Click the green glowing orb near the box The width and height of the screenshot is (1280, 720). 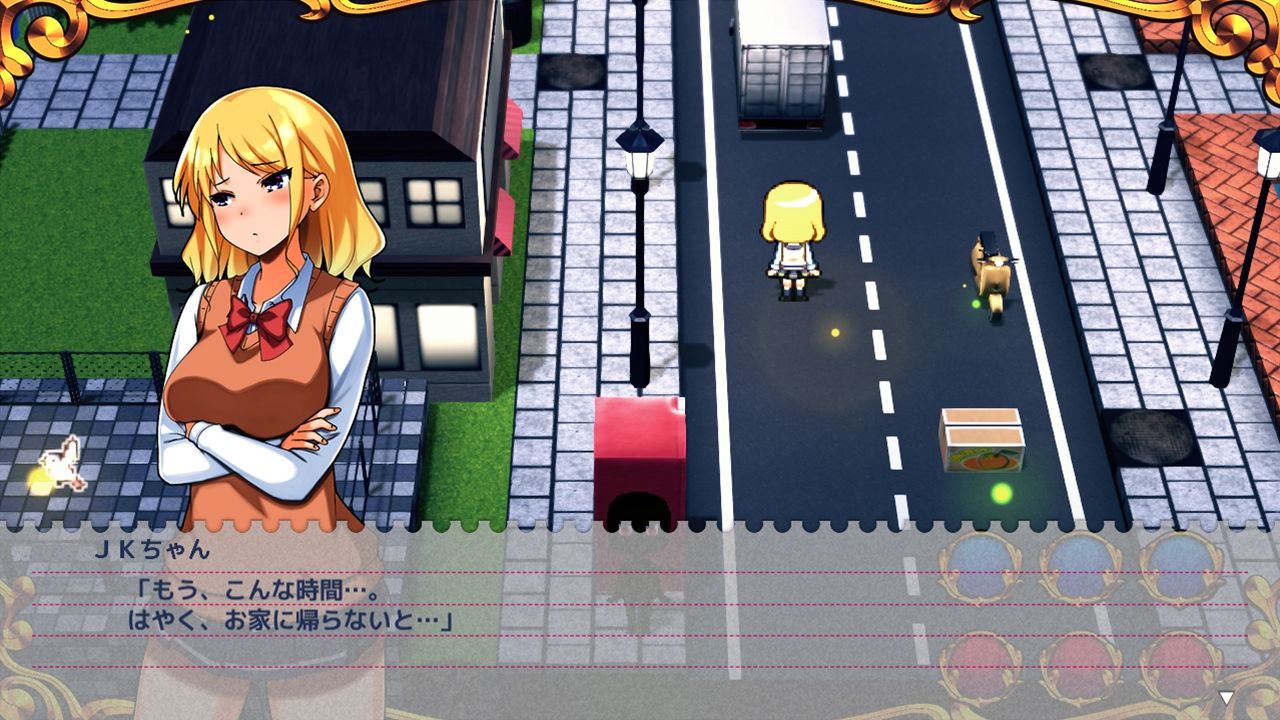999,491
